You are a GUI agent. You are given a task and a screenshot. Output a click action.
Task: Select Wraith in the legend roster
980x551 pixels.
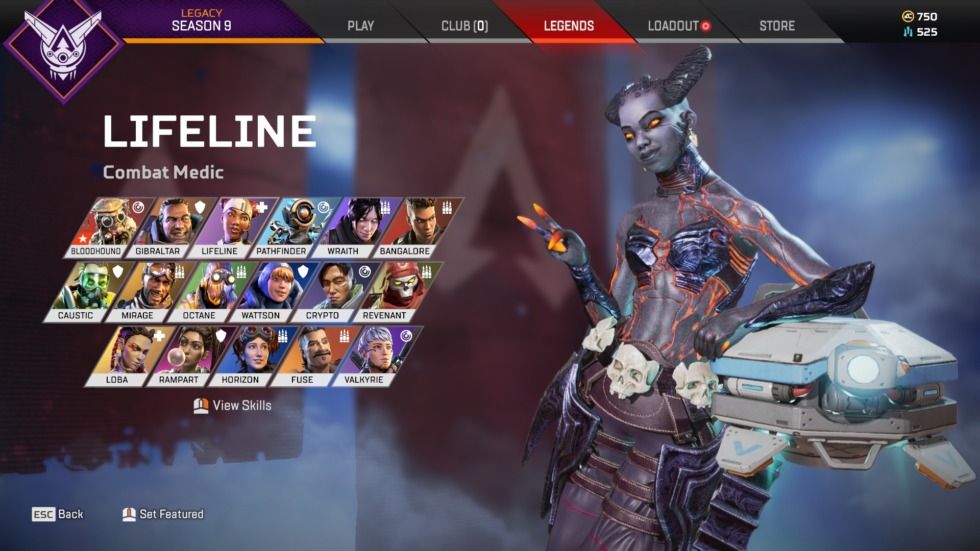[x=342, y=226]
